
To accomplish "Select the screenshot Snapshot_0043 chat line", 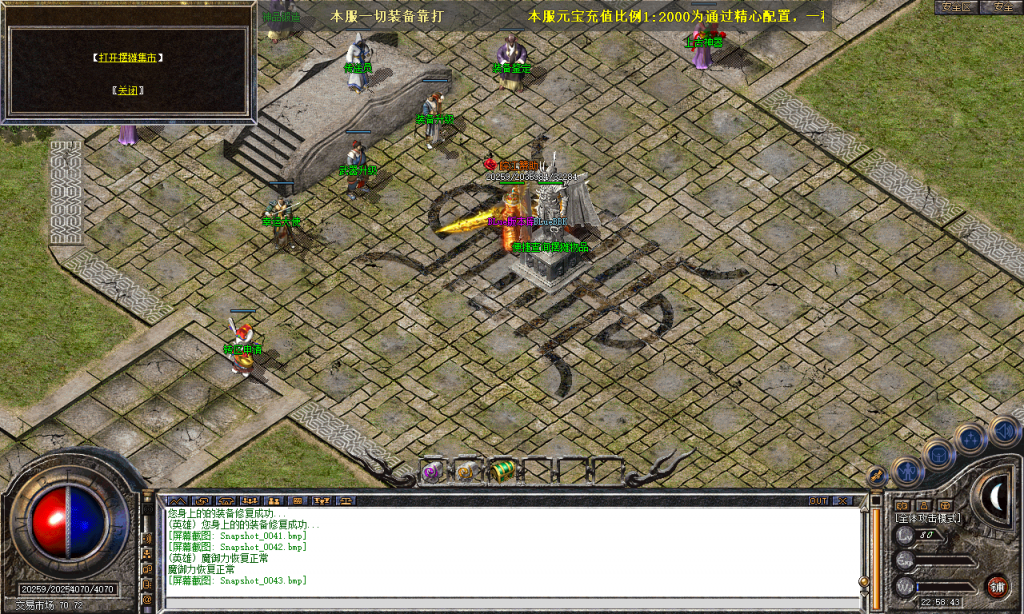I will (x=237, y=580).
